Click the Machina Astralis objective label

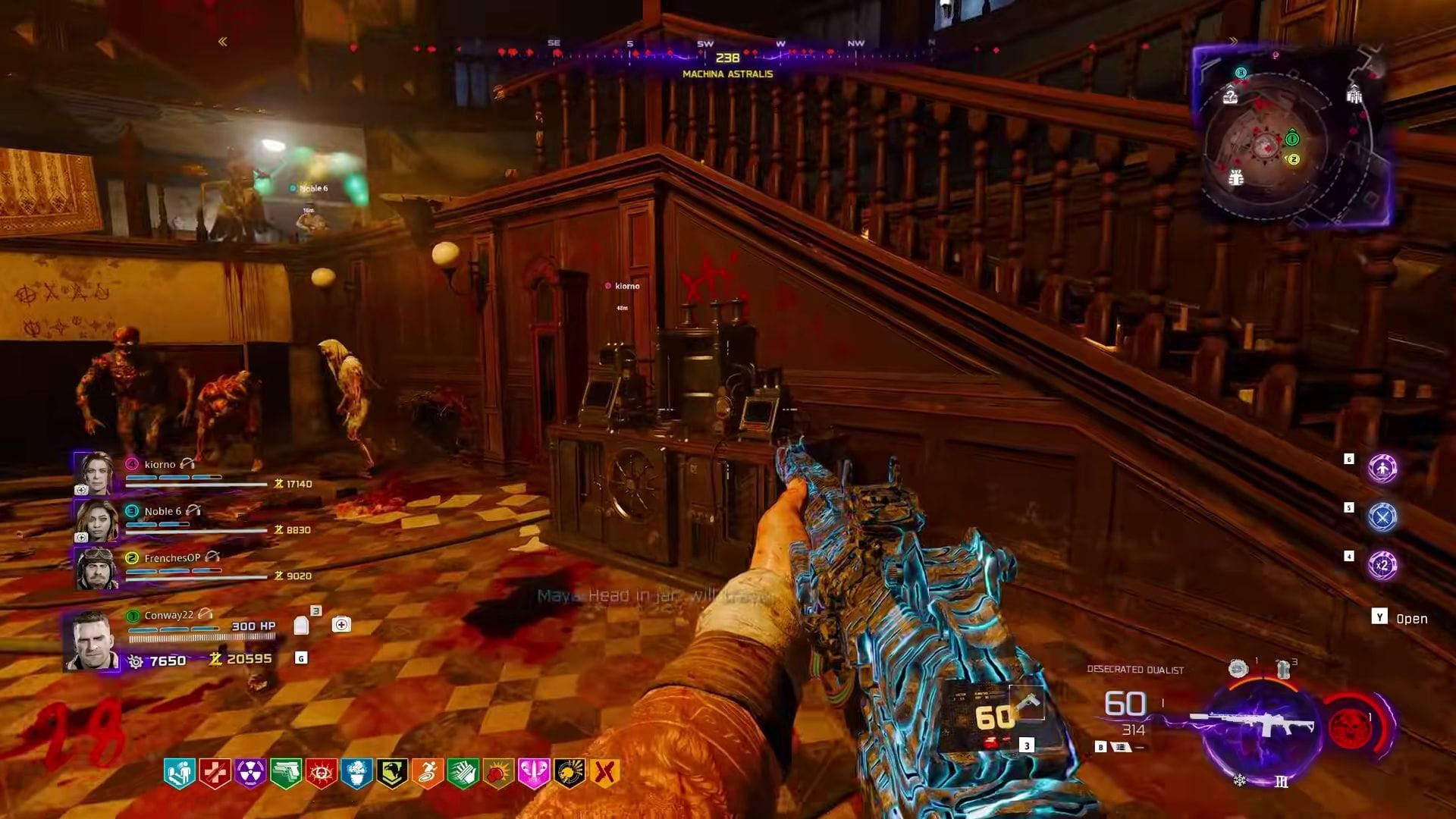(x=727, y=74)
